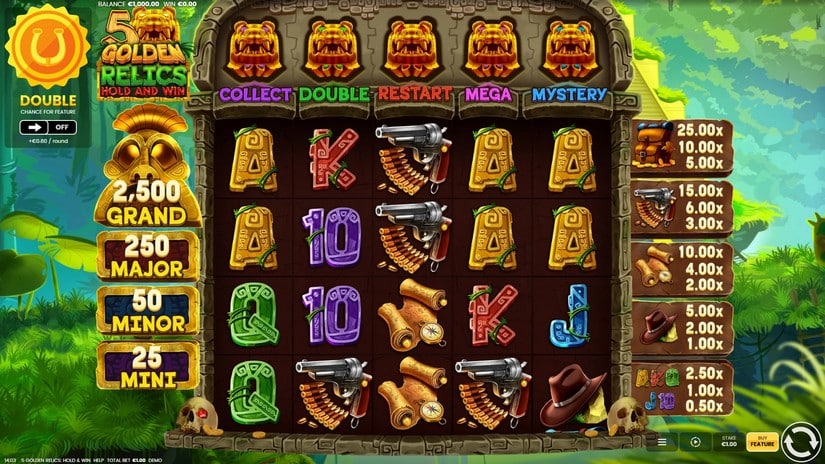Open the hamburger menu

pos(661,440)
